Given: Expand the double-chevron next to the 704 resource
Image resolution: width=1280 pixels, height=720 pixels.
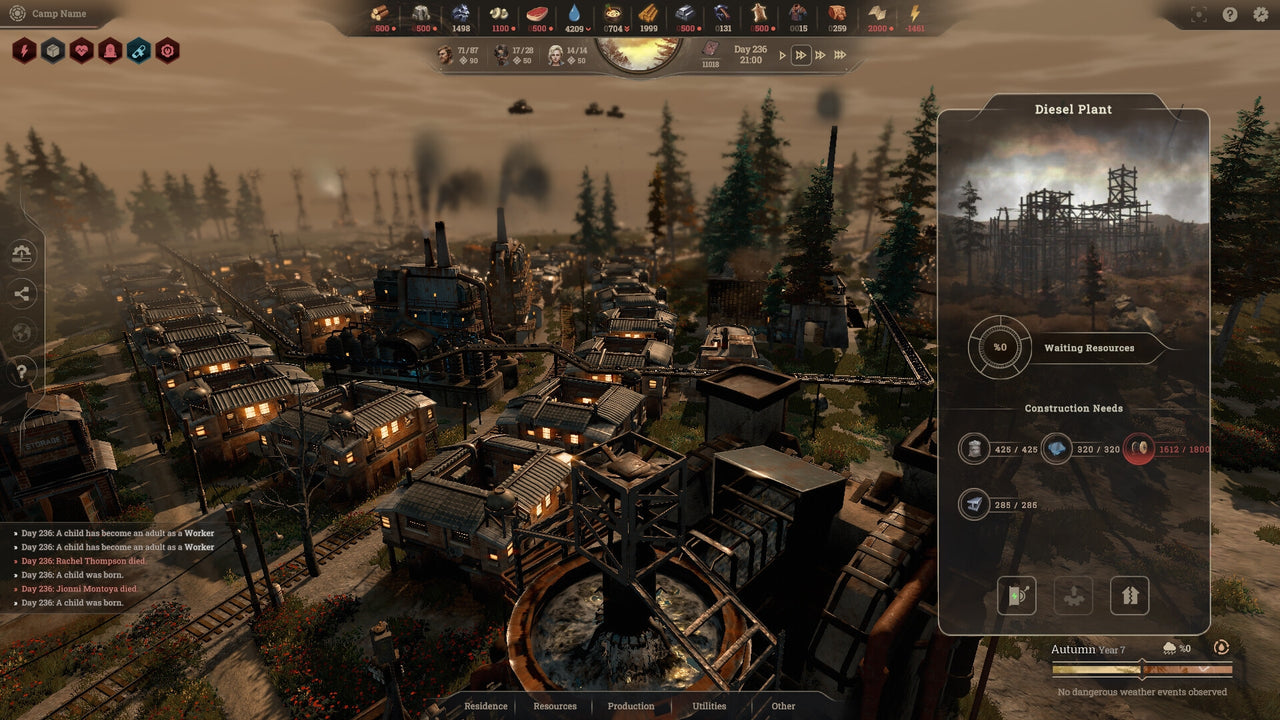Looking at the screenshot, I should [626, 28].
